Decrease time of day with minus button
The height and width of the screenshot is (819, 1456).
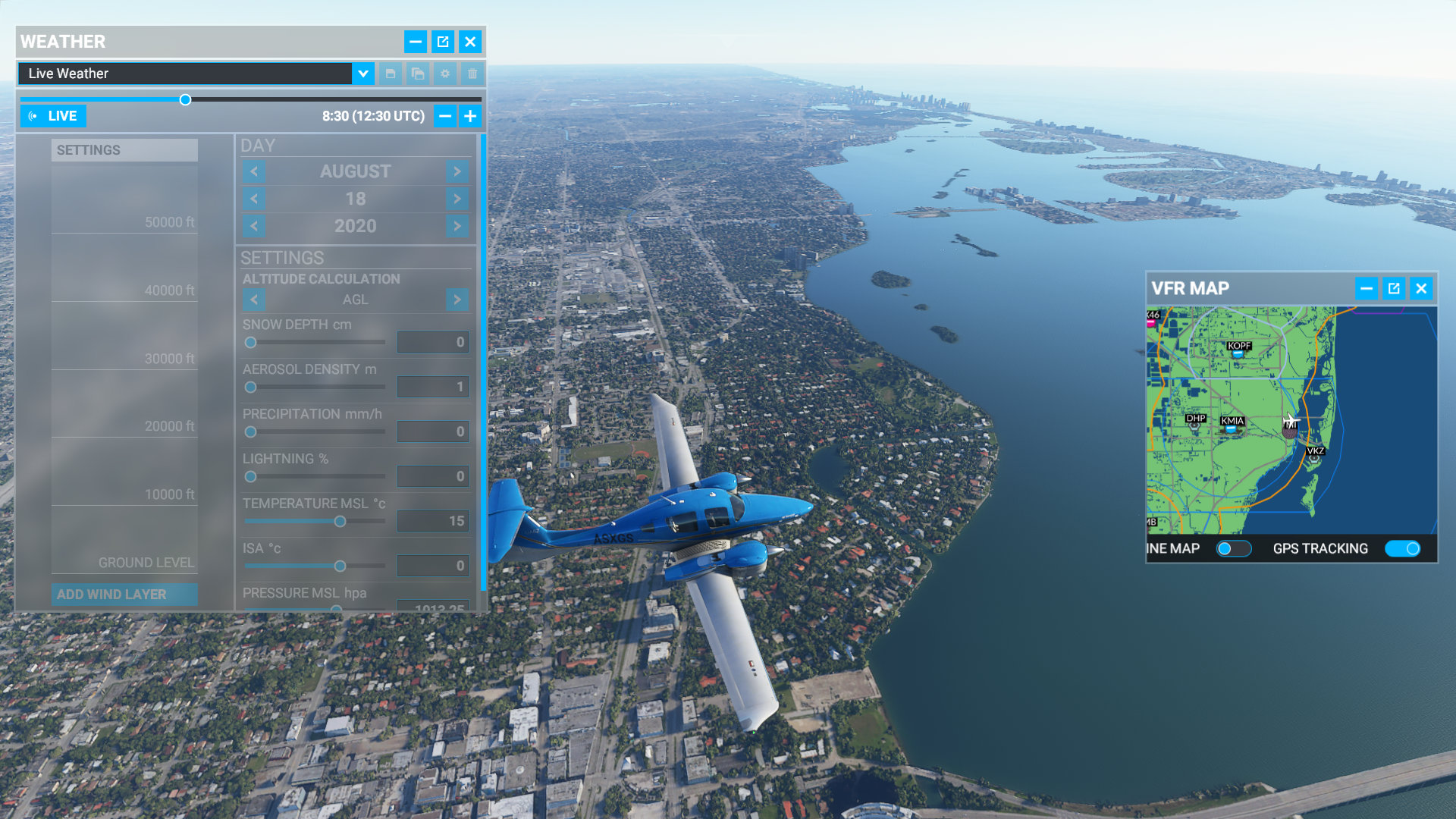pyautogui.click(x=445, y=116)
